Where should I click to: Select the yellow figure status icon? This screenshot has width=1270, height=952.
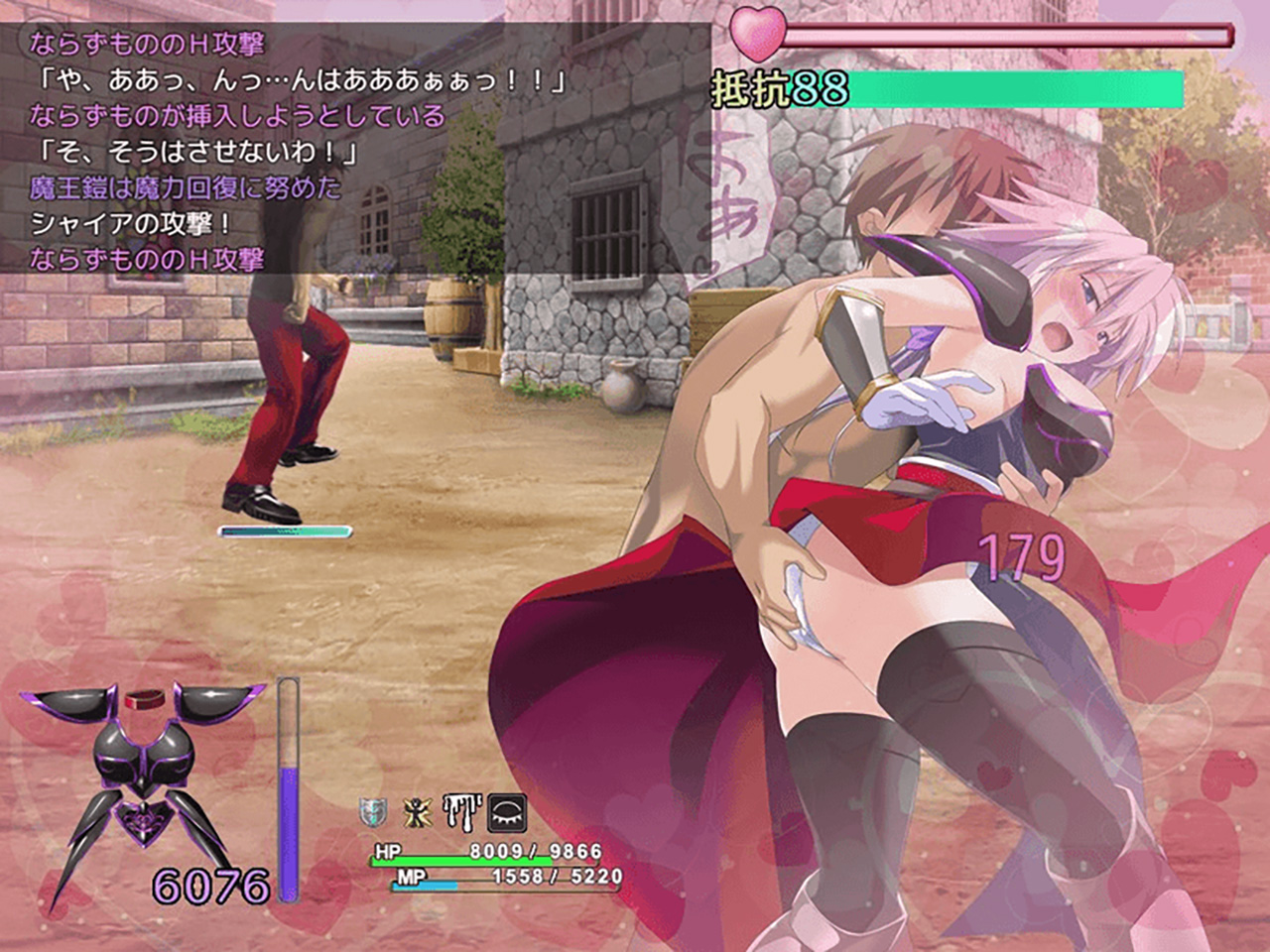pos(416,812)
